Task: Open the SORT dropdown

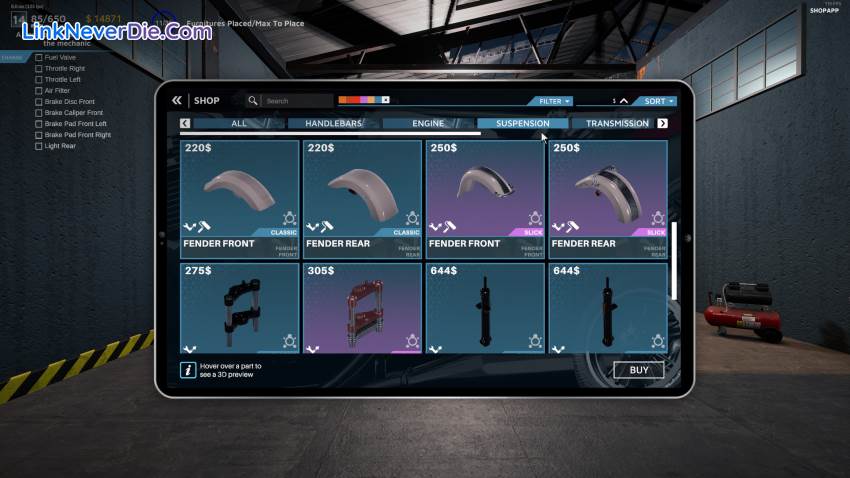Action: [x=658, y=101]
